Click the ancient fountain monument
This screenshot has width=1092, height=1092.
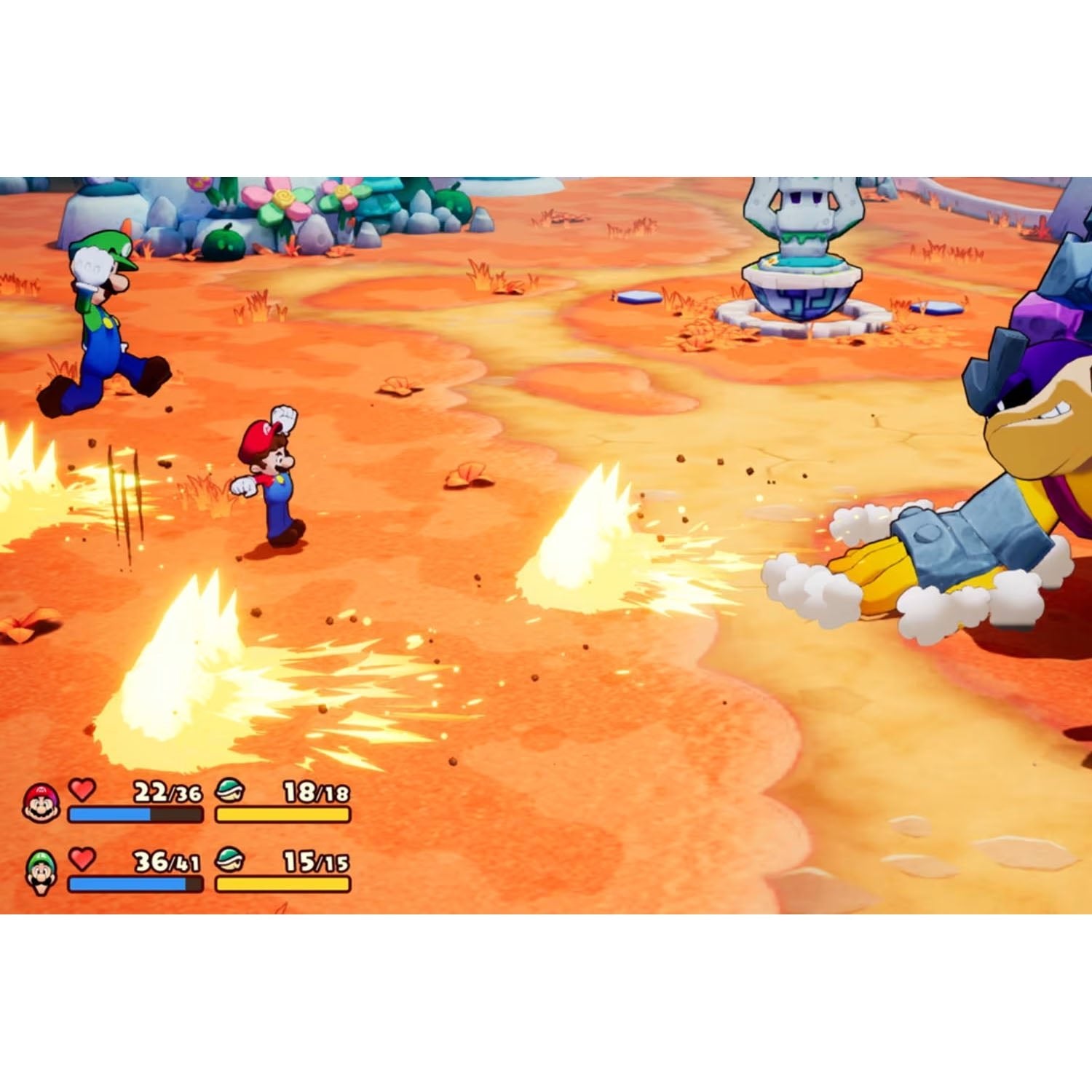click(x=801, y=255)
